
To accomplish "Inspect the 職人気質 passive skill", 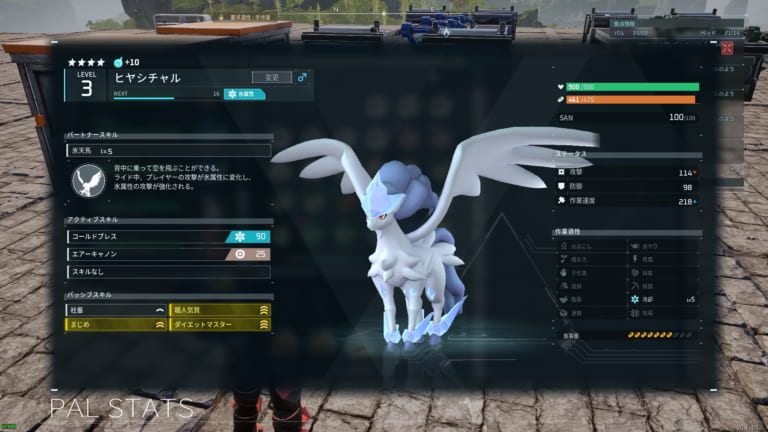I will coord(220,310).
